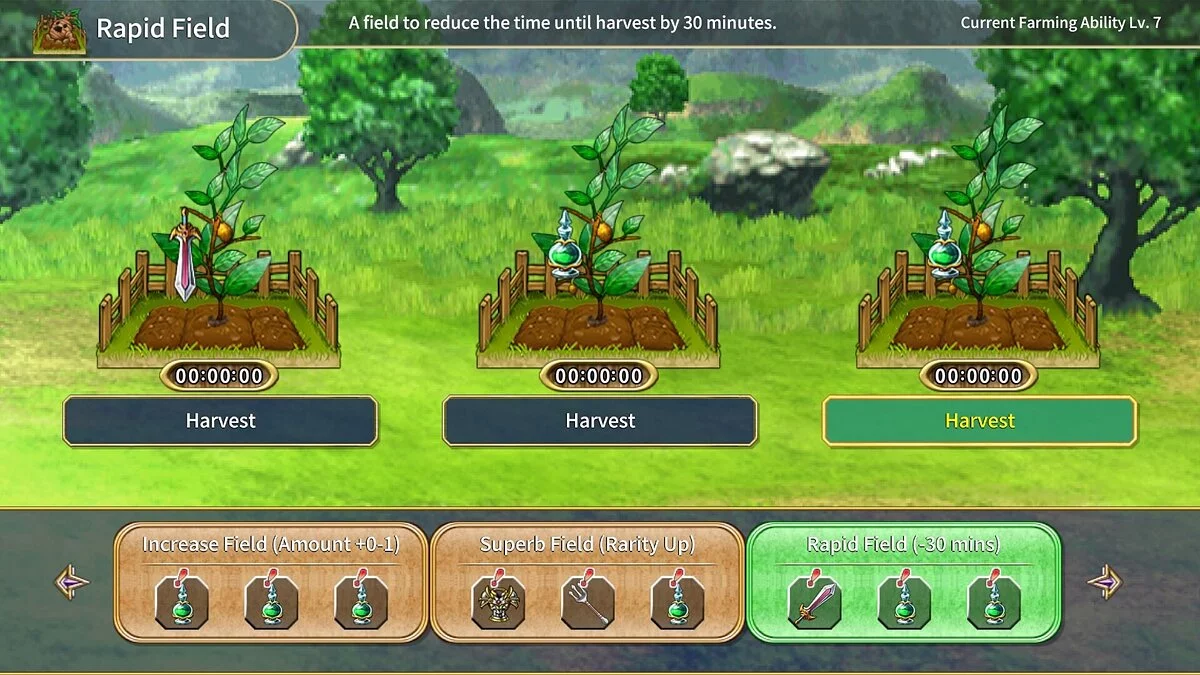Image resolution: width=1200 pixels, height=675 pixels.
Task: Open the Superb Field (Rarity Up) tab
Action: [x=587, y=545]
